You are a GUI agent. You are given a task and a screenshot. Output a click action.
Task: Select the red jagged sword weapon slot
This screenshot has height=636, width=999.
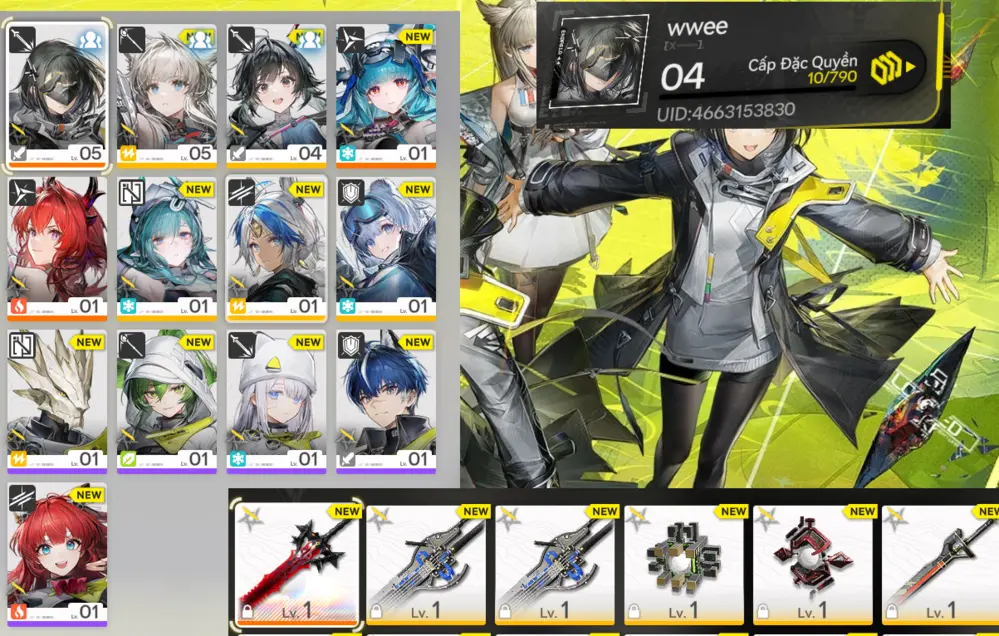coord(297,563)
